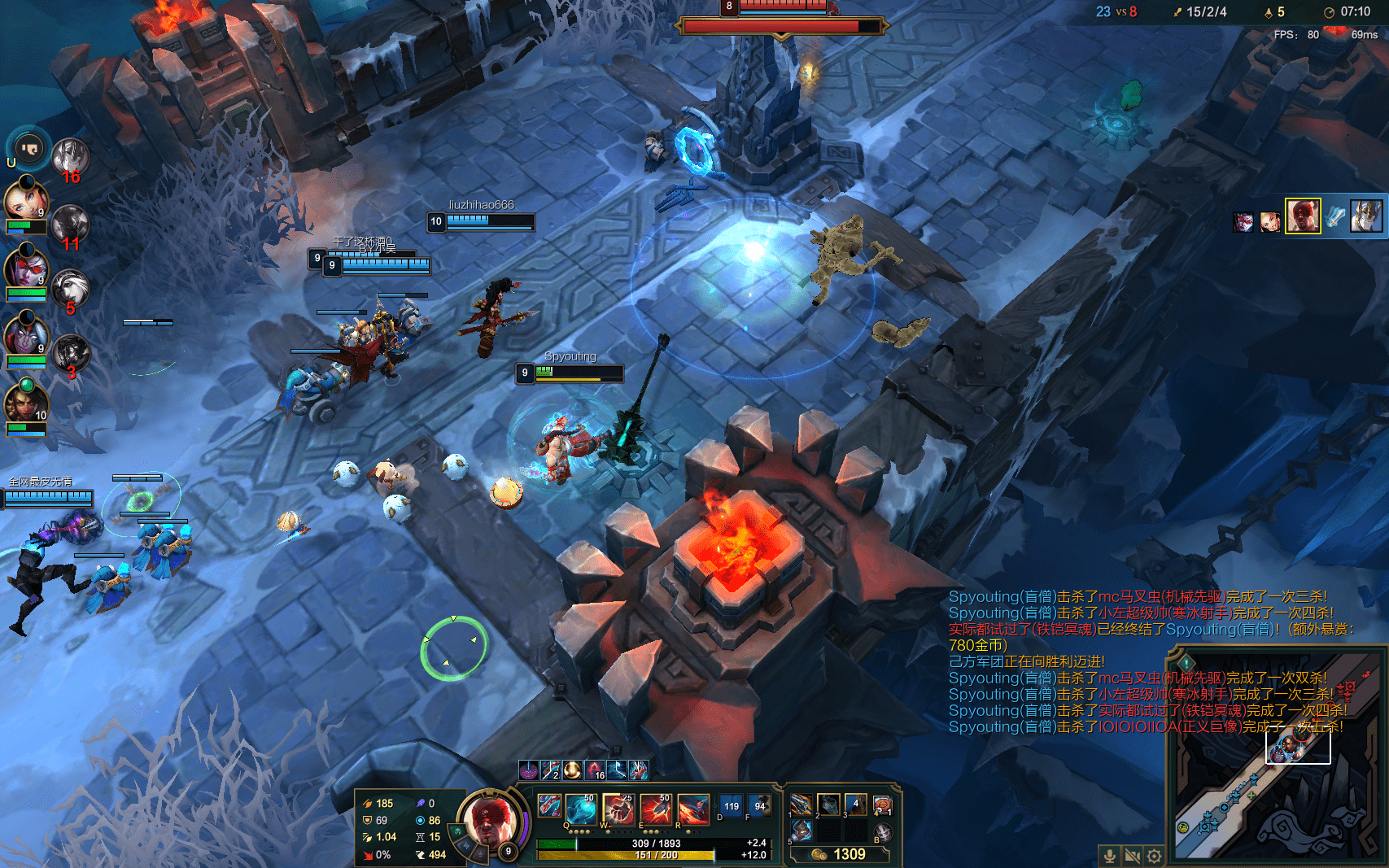The image size is (1389, 868).
Task: Activate the R ultimate kick ability
Action: pos(692,809)
